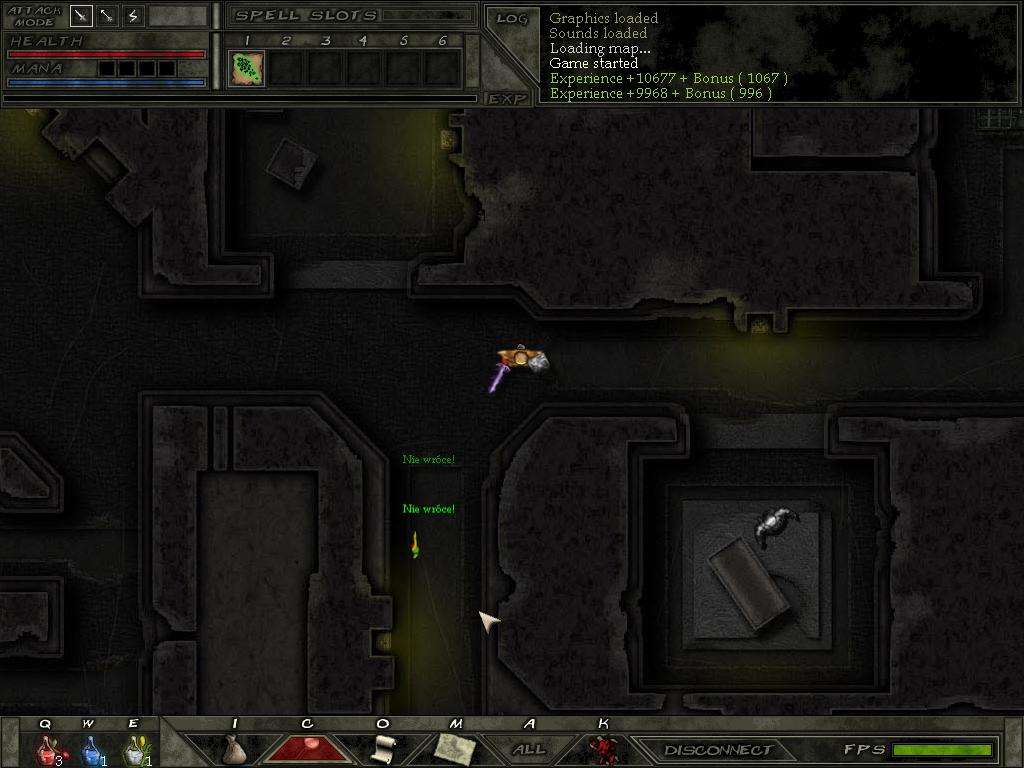Disconnect from the game
The width and height of the screenshot is (1024, 768).
pyautogui.click(x=719, y=750)
